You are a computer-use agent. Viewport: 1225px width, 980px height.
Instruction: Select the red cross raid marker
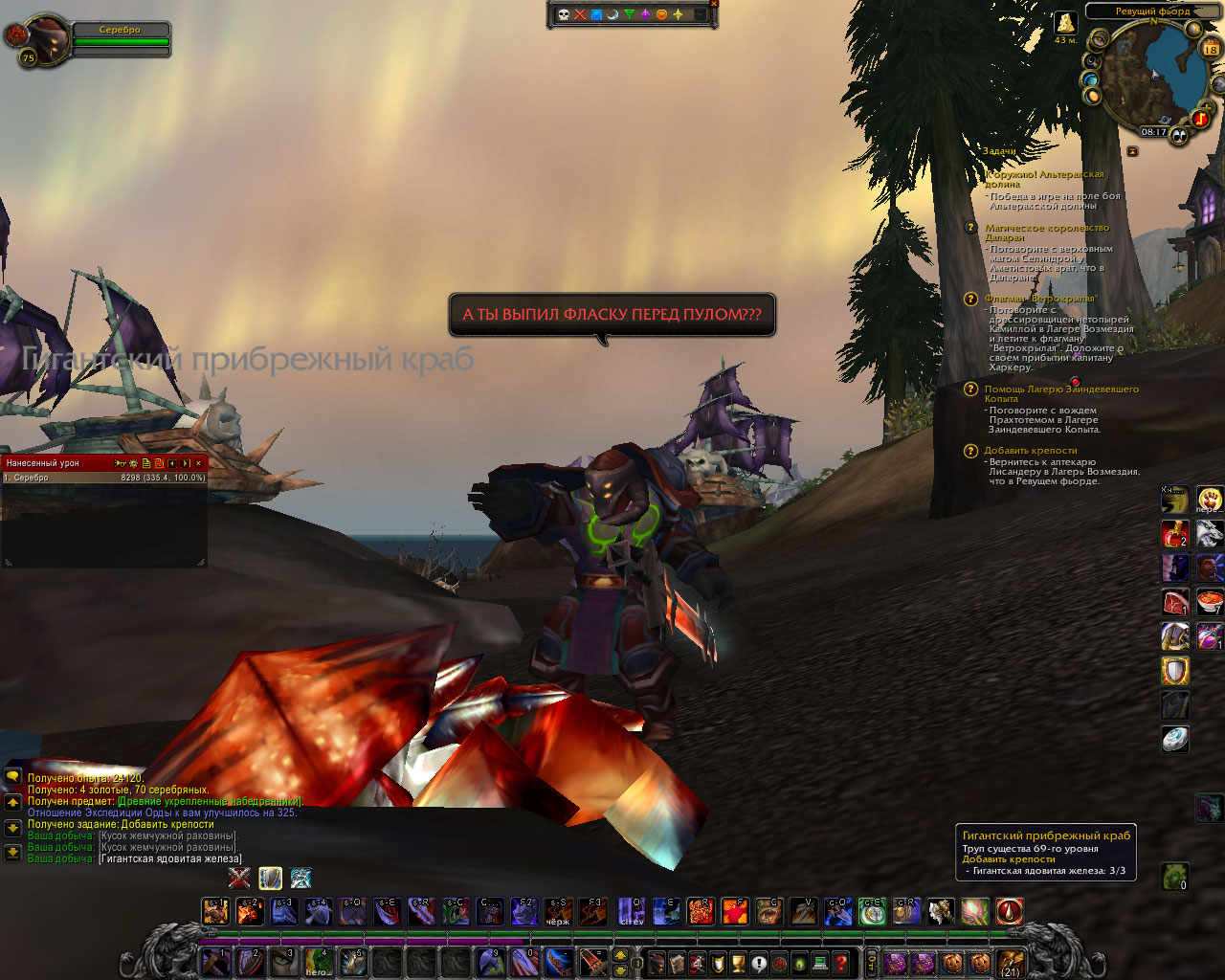coord(580,14)
